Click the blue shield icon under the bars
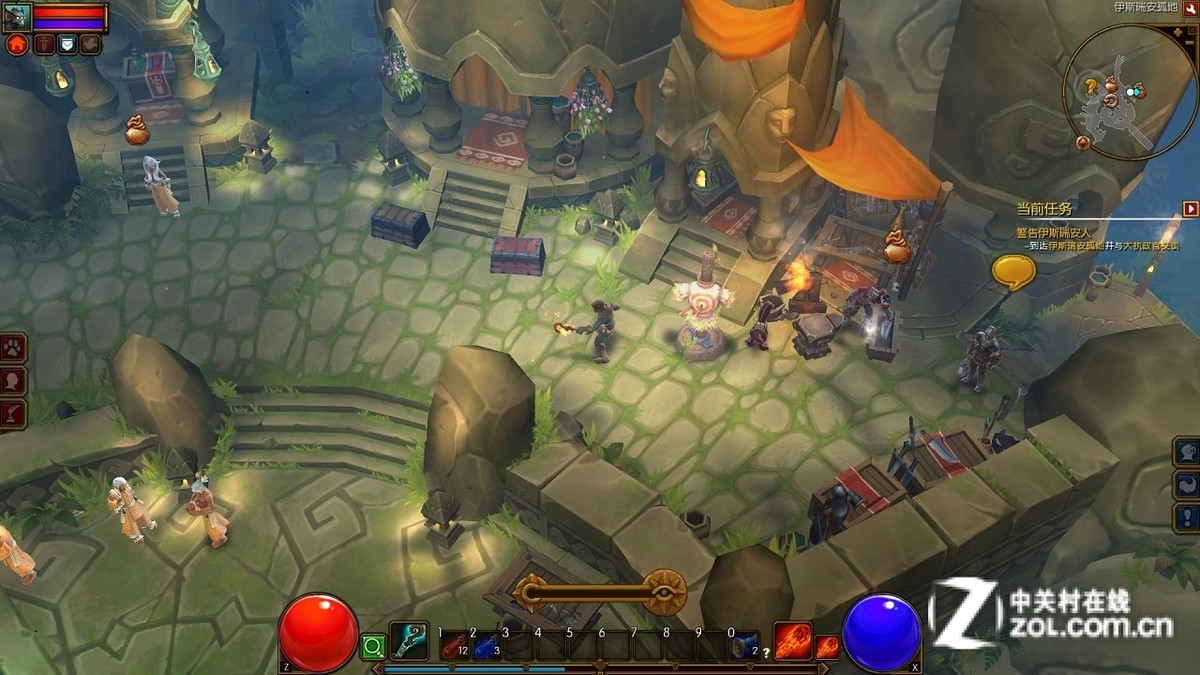 point(67,44)
